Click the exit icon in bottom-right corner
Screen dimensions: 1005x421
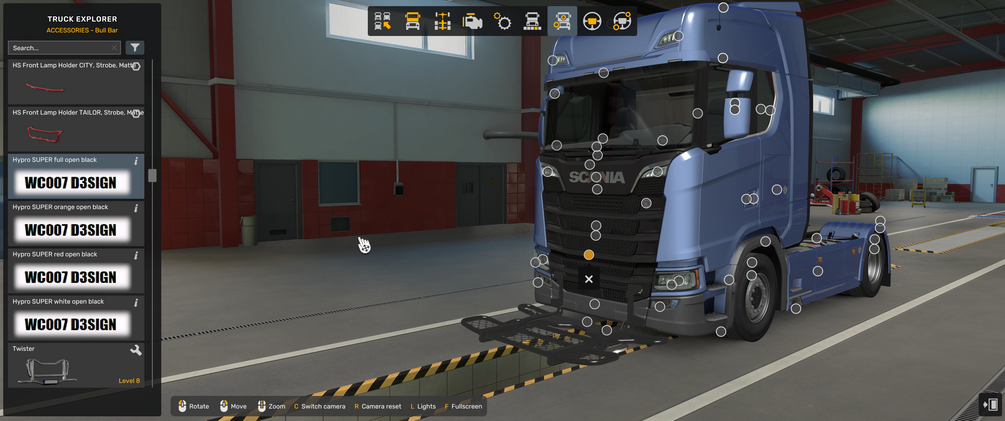(990, 404)
